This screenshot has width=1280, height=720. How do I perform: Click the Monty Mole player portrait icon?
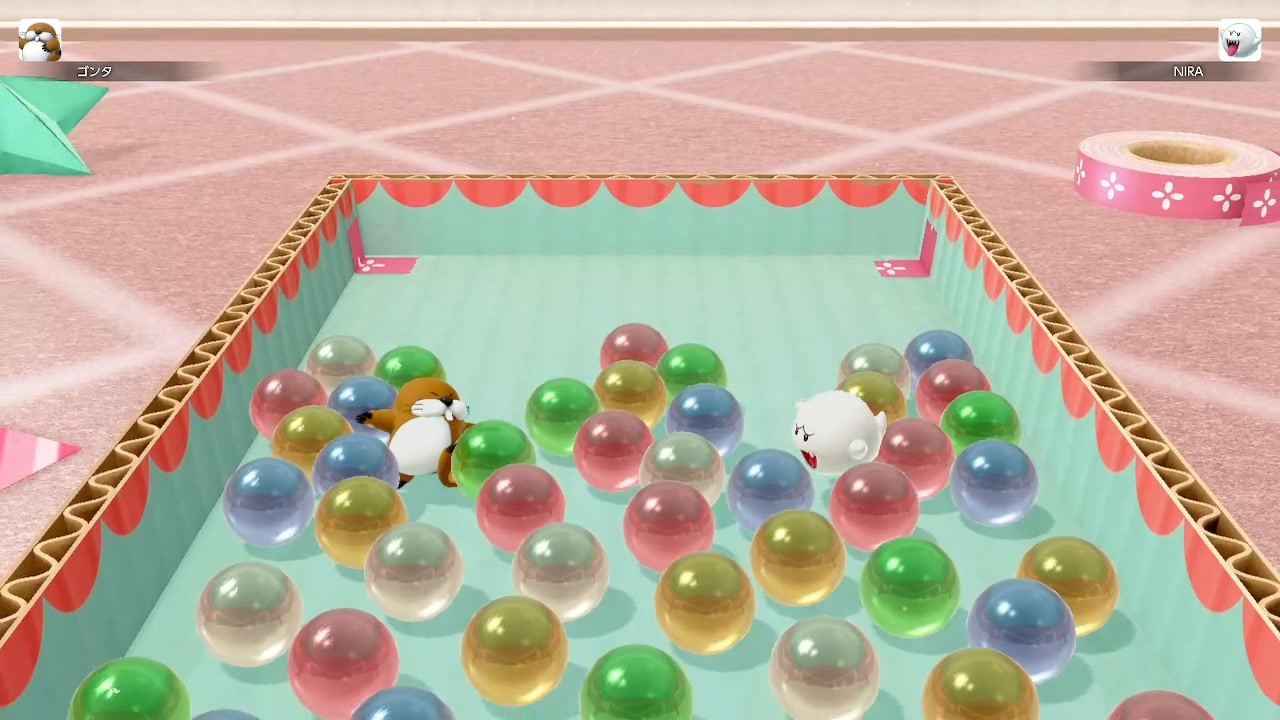[x=38, y=40]
